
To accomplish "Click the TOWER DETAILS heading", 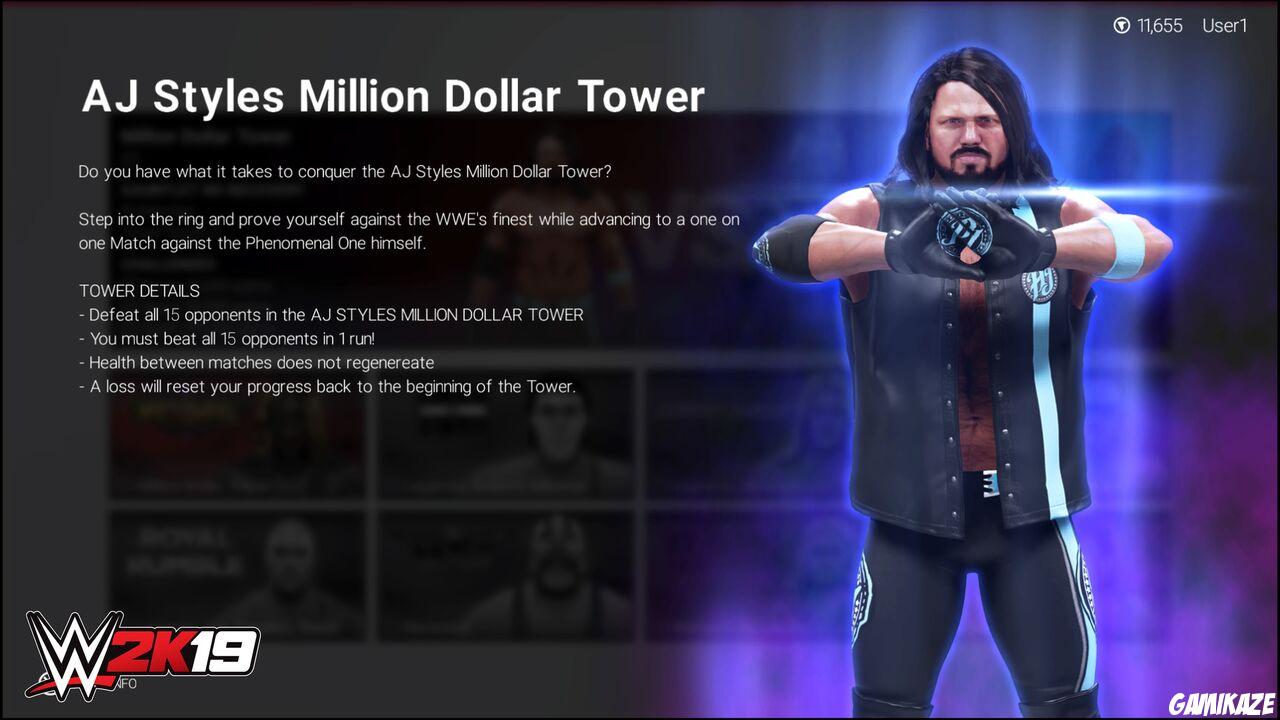I will [x=138, y=290].
